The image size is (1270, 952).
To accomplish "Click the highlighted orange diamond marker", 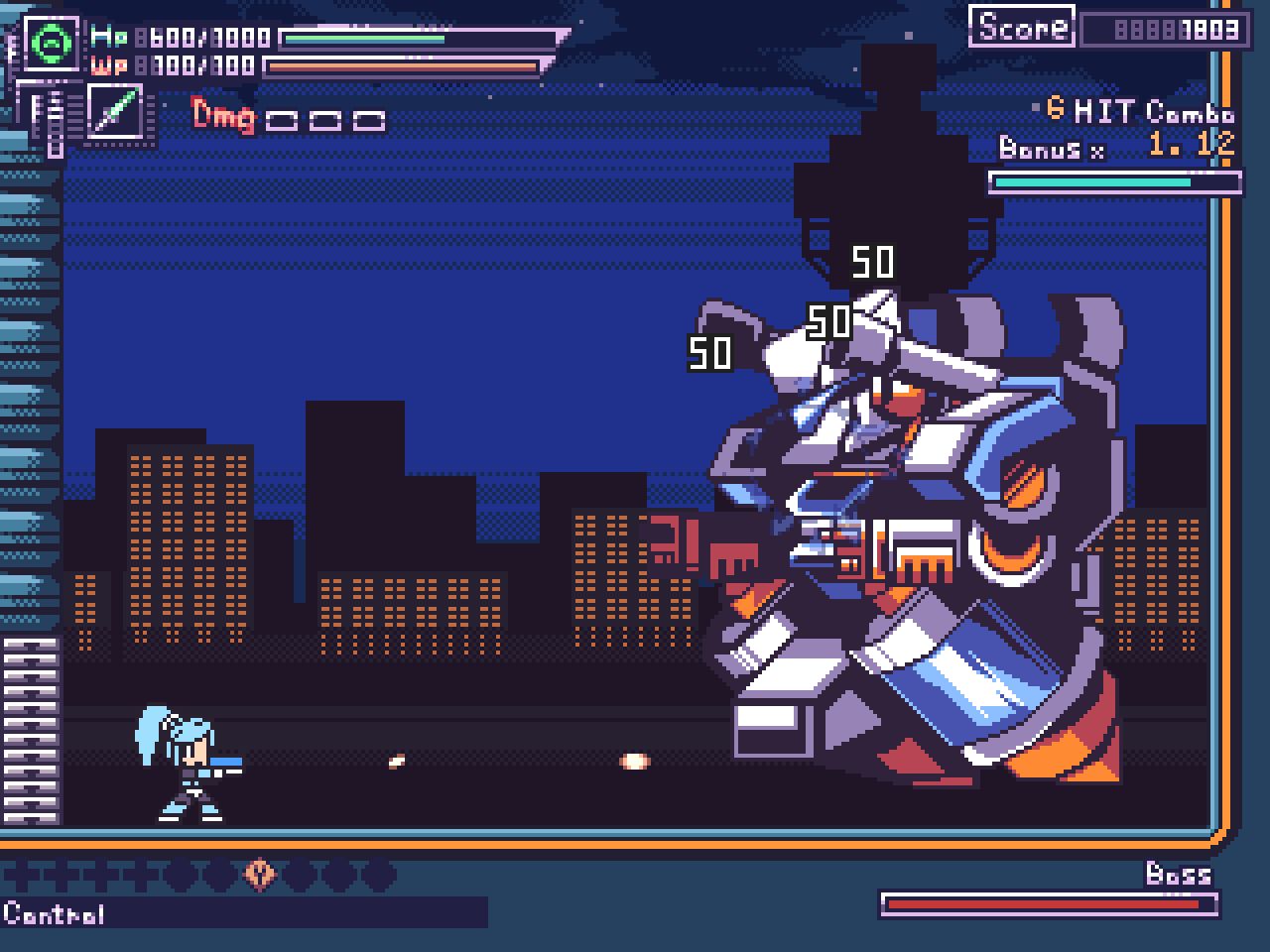I will 260,874.
